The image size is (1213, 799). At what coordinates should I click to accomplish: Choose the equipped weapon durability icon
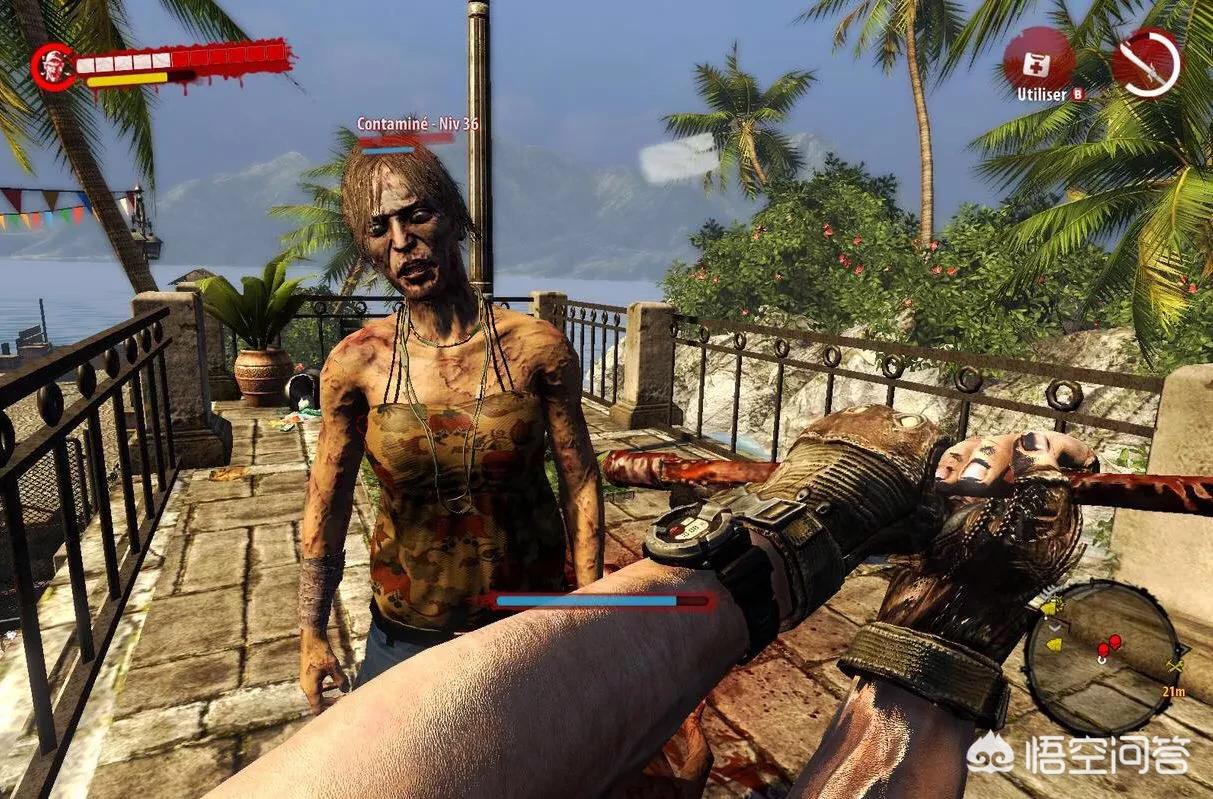click(x=1147, y=63)
